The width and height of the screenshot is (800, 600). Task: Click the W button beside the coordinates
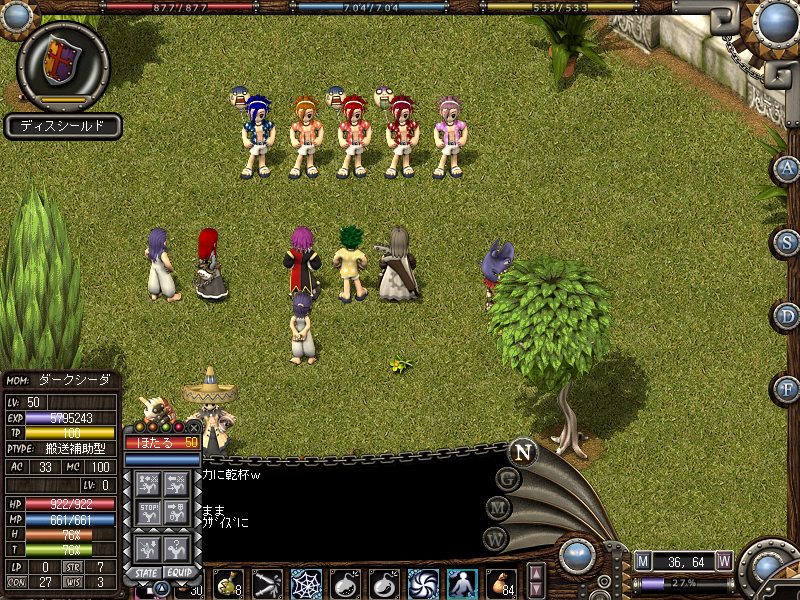(724, 561)
